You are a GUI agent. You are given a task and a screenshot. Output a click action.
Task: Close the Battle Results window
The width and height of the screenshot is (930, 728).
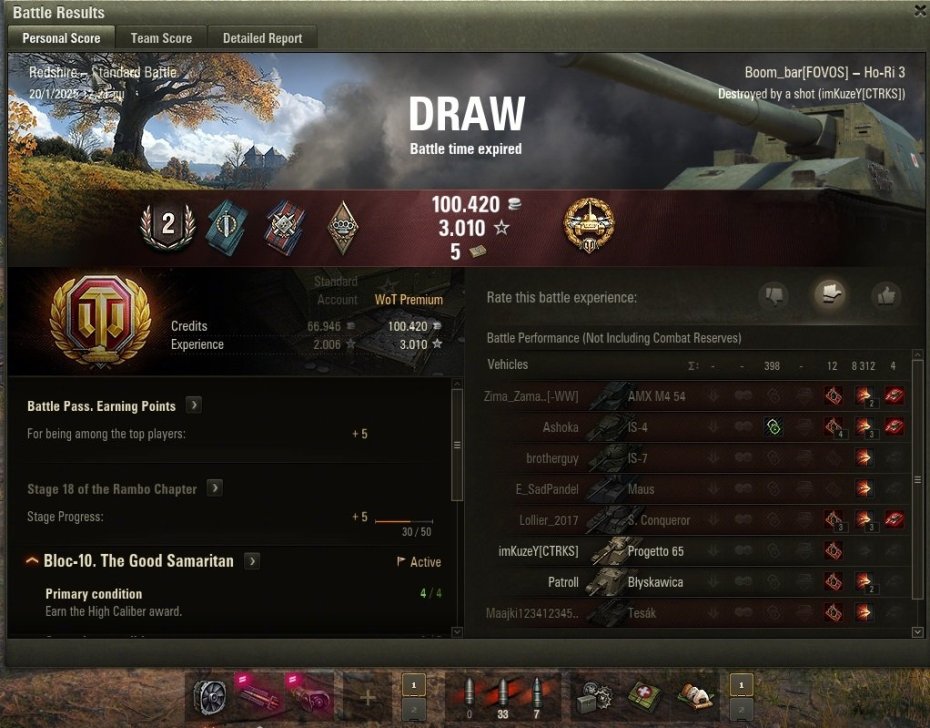click(x=920, y=10)
